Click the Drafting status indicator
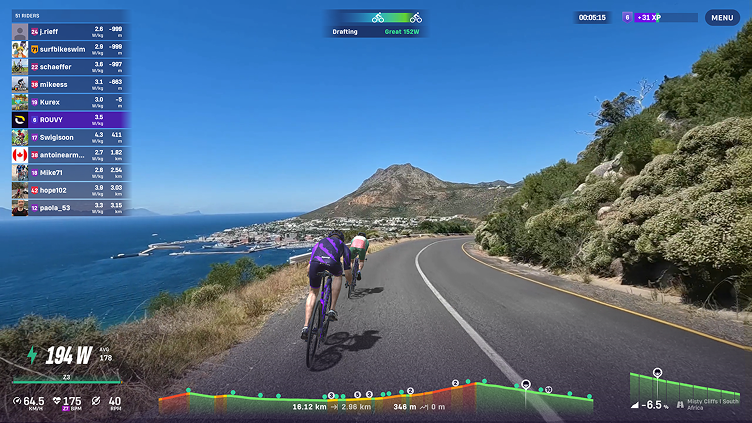The height and width of the screenshot is (423, 752). coord(376,24)
